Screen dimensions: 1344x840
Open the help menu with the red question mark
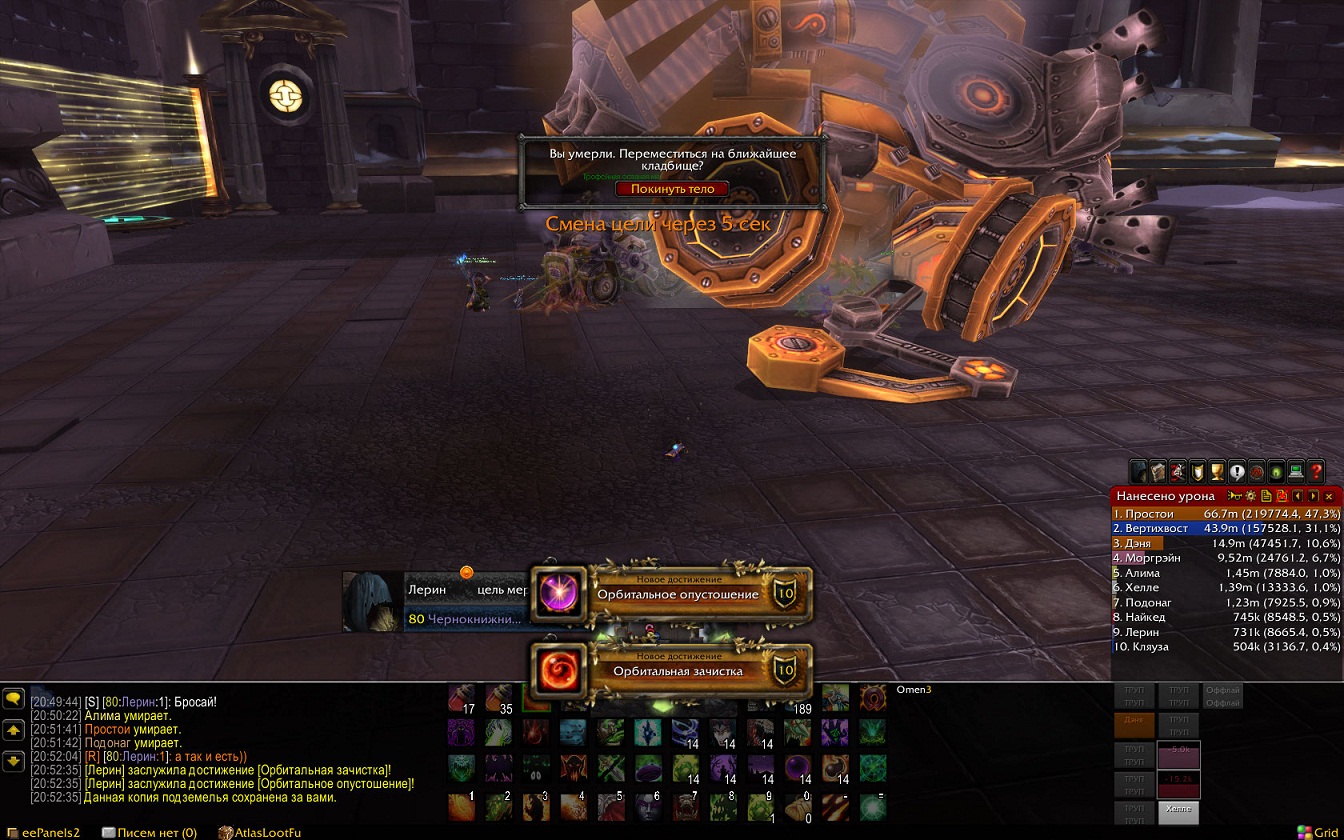tap(1316, 471)
